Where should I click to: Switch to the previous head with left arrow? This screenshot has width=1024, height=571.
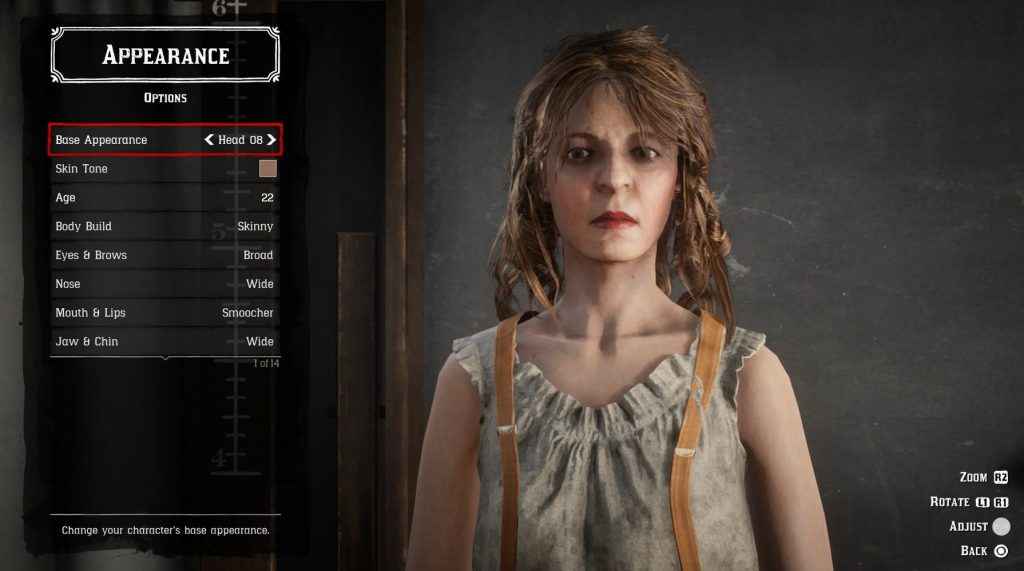[x=209, y=140]
